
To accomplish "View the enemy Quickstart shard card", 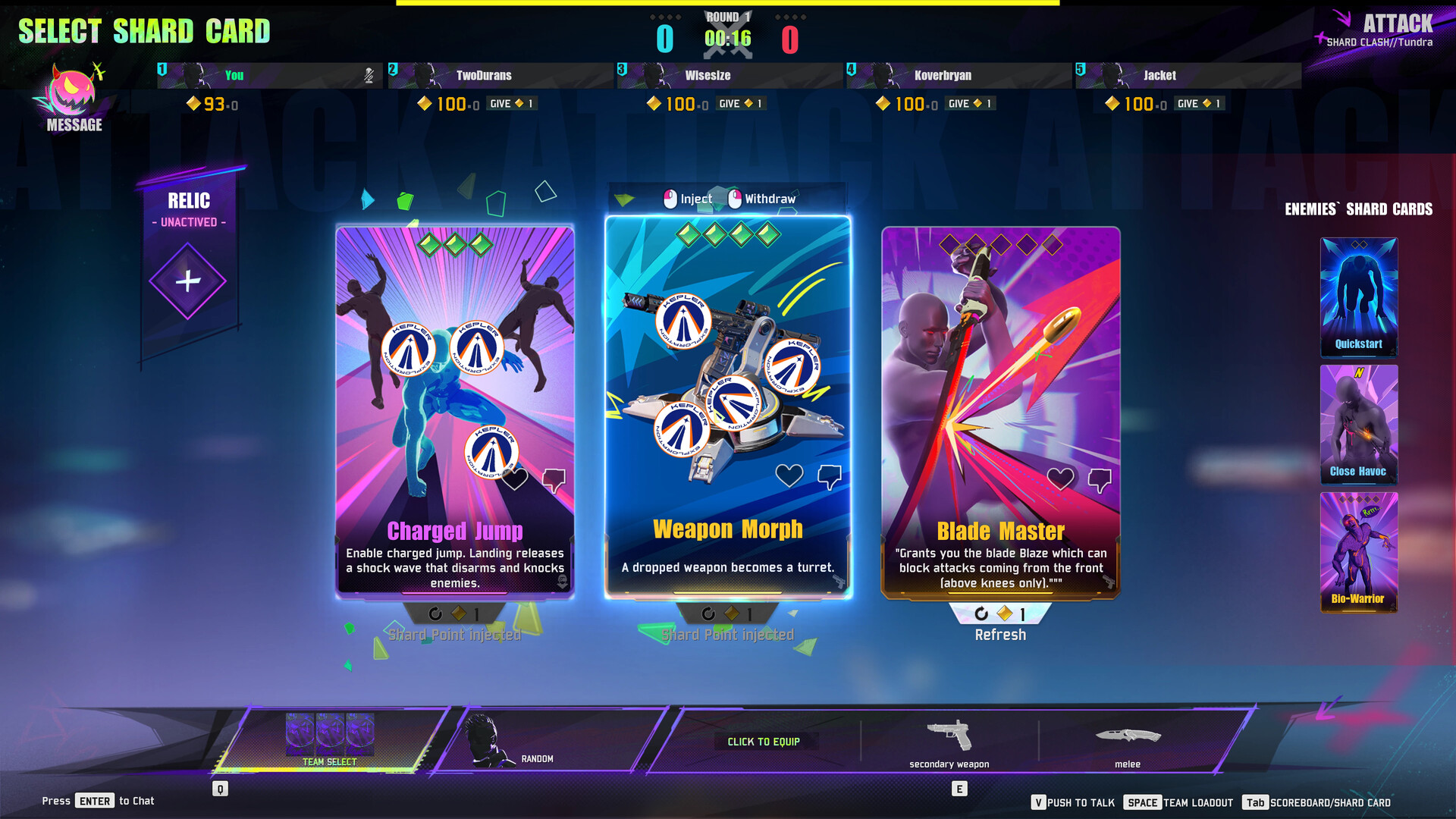I will click(1358, 296).
